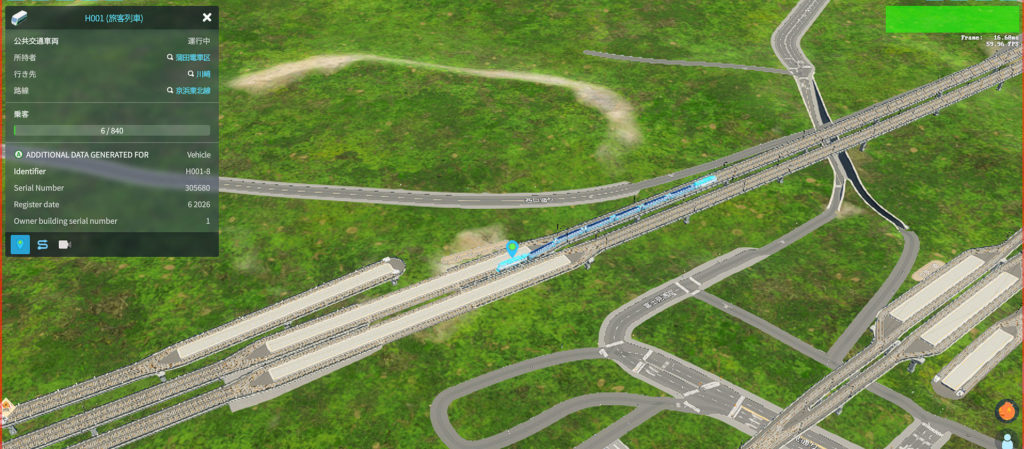Screen dimensions: 1024x449
Task: Click the blue person icon
Action: click(1007, 440)
